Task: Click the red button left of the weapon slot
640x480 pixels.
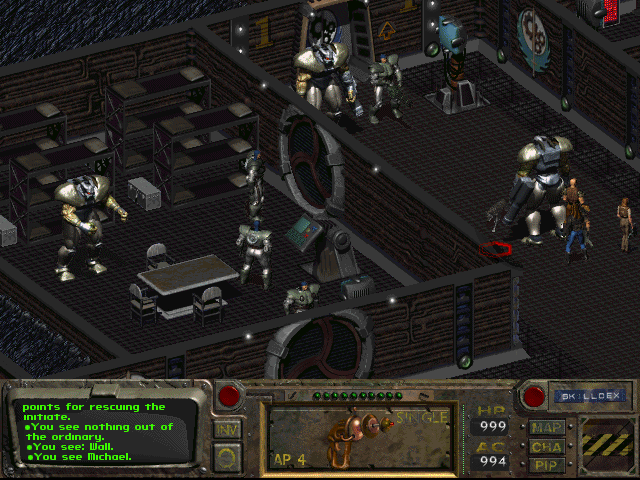Action: [x=229, y=396]
